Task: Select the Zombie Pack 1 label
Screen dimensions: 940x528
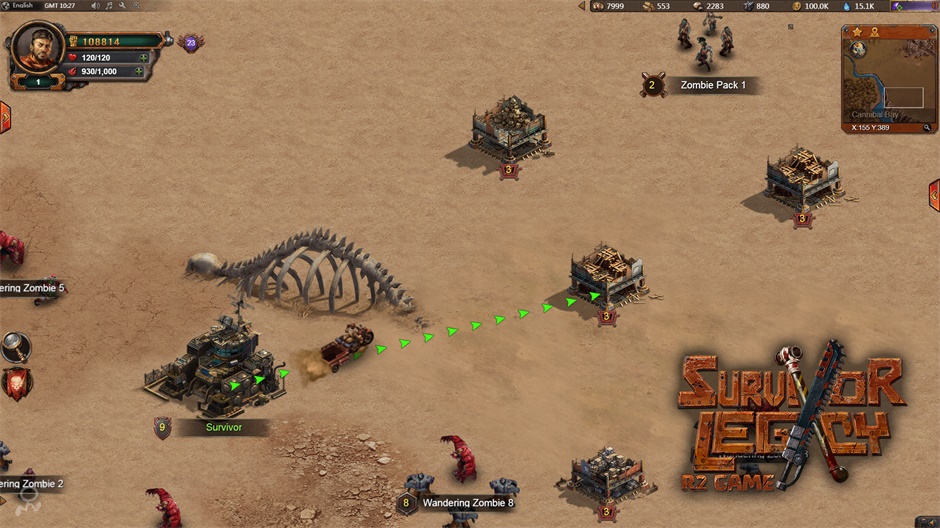Action: pos(712,85)
